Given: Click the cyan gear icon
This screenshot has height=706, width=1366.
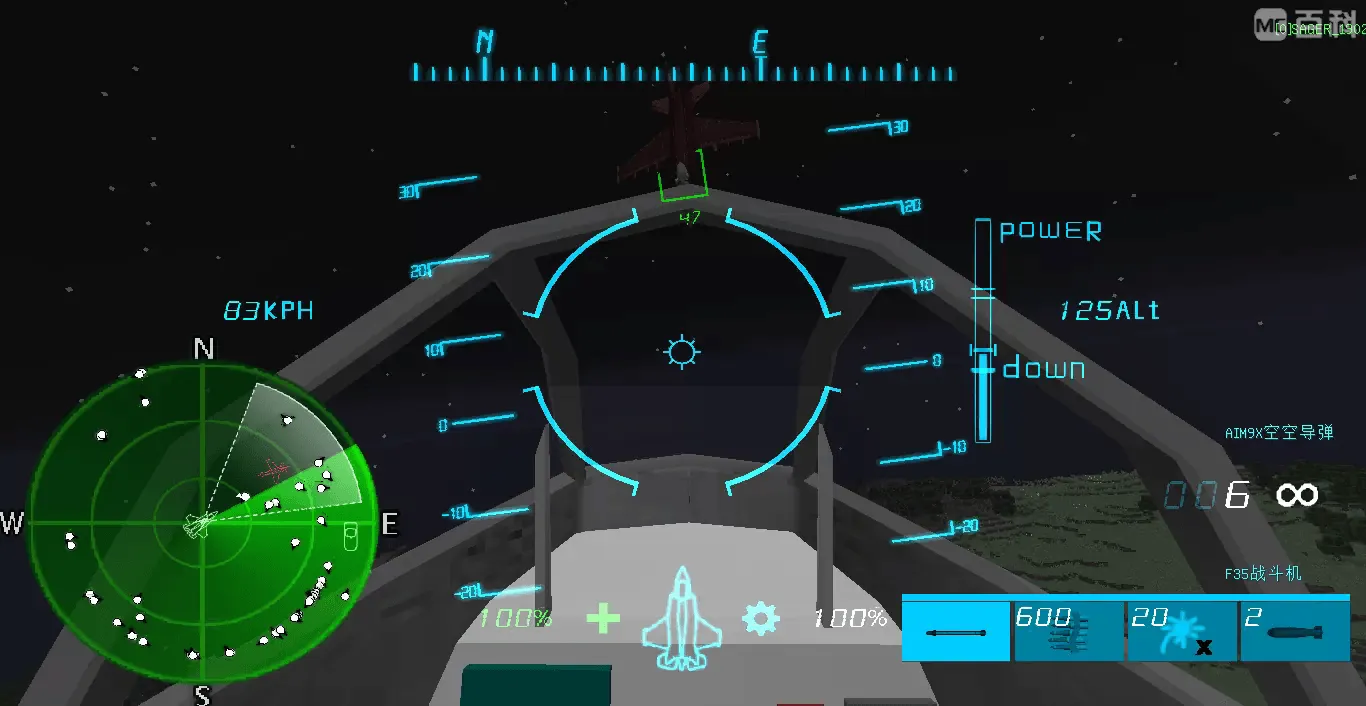Looking at the screenshot, I should coord(760,619).
